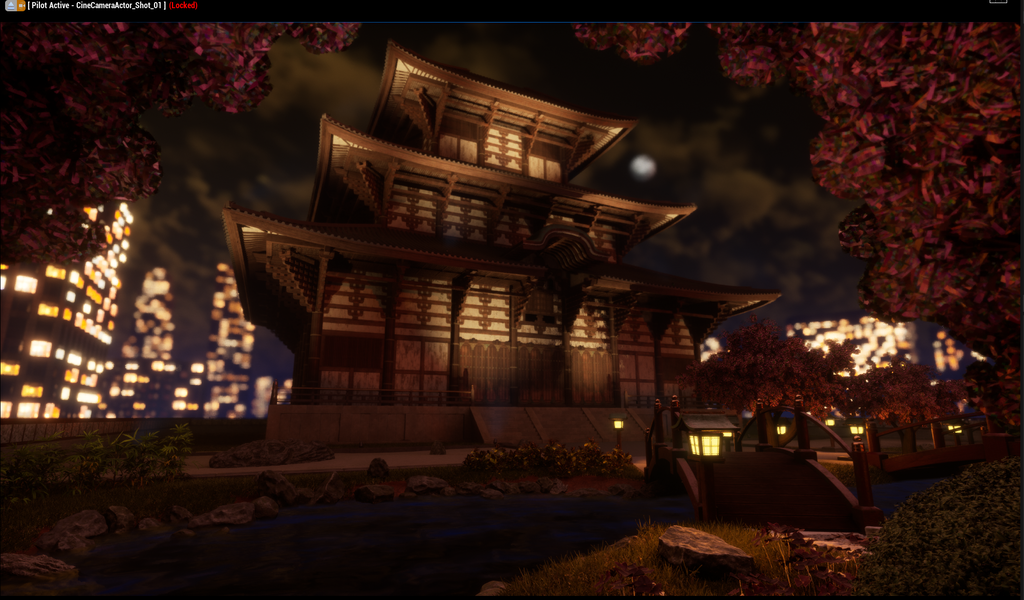This screenshot has height=600, width=1024.
Task: Toggle the orange camera view icon
Action: point(21,5)
